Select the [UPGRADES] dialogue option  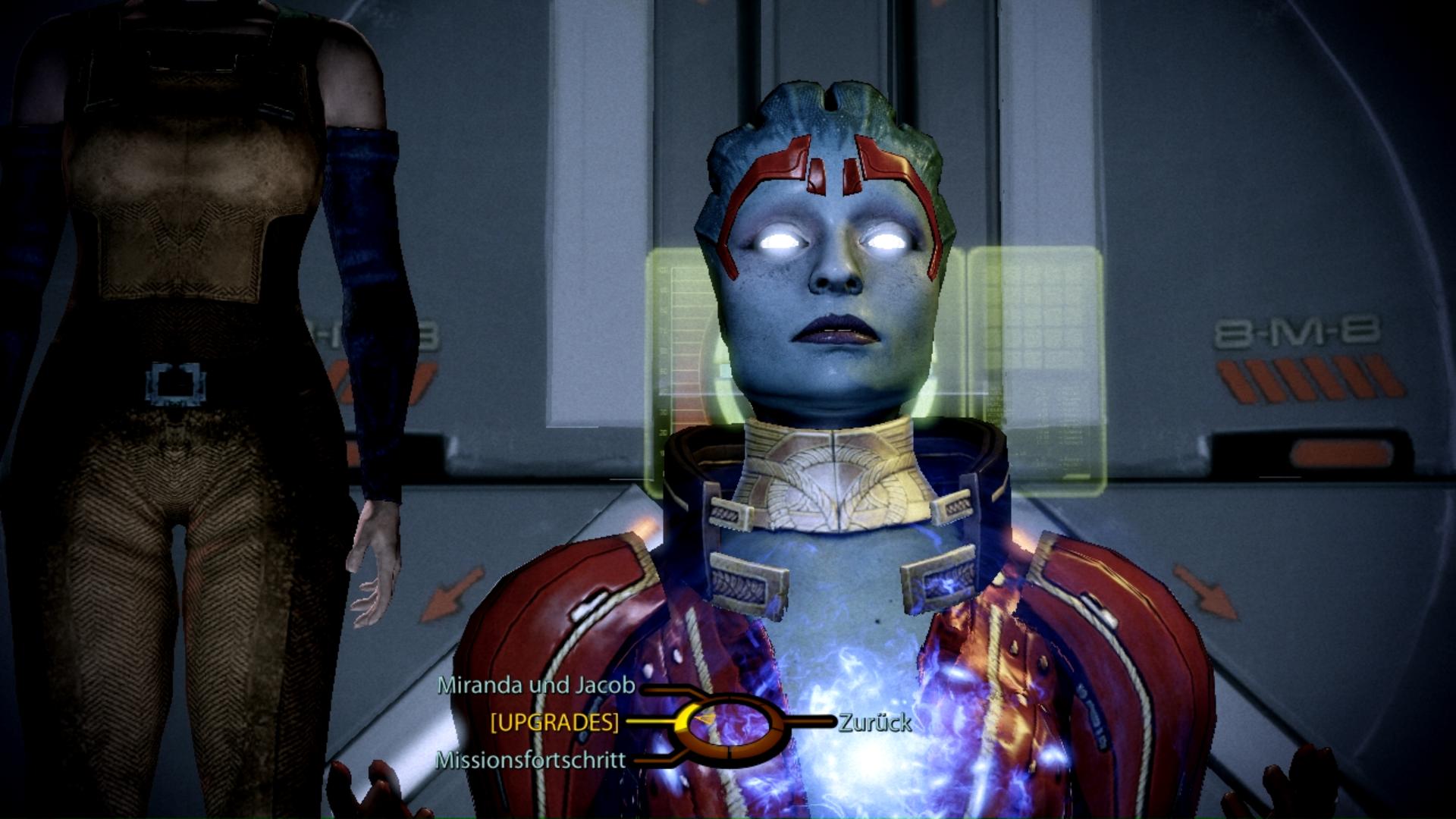pyautogui.click(x=554, y=723)
